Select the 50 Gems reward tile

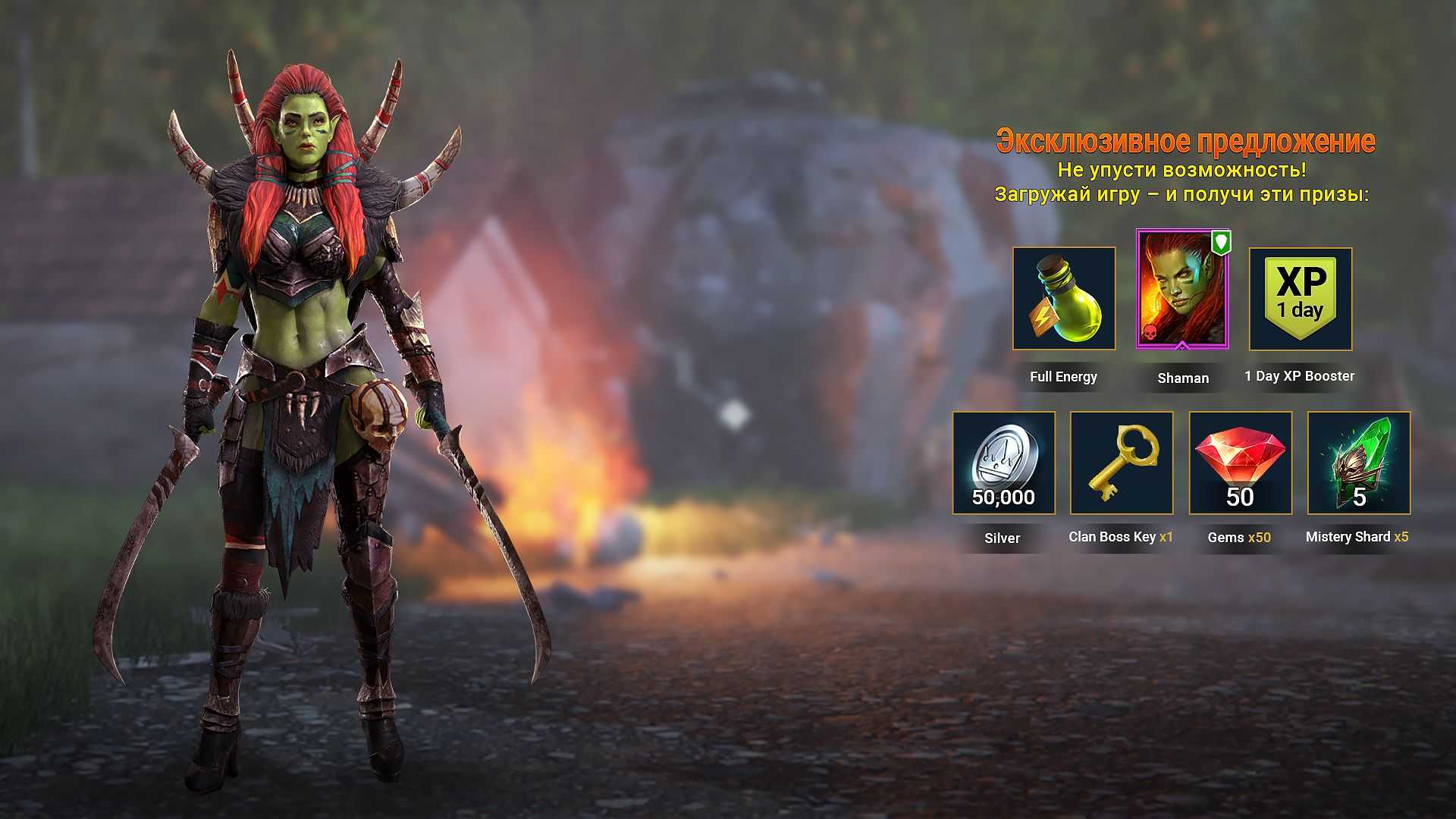(1240, 463)
